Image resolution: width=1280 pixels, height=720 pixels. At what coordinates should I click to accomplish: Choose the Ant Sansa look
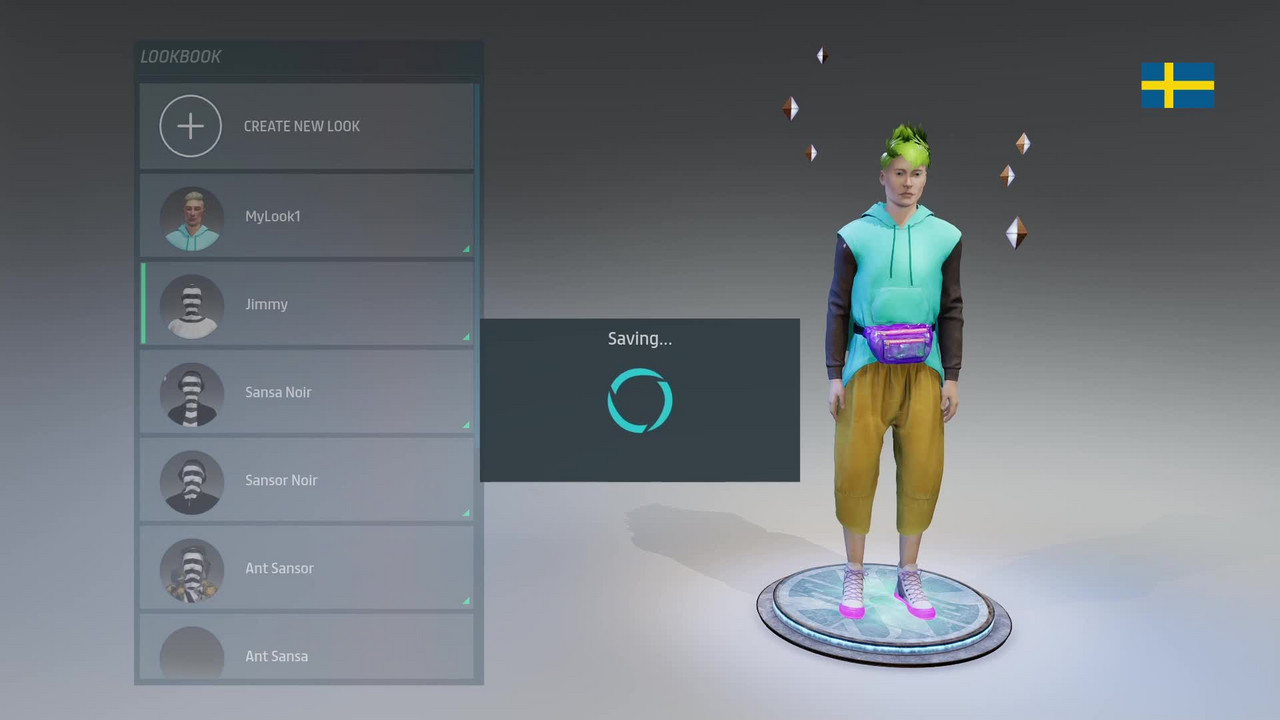pyautogui.click(x=306, y=652)
